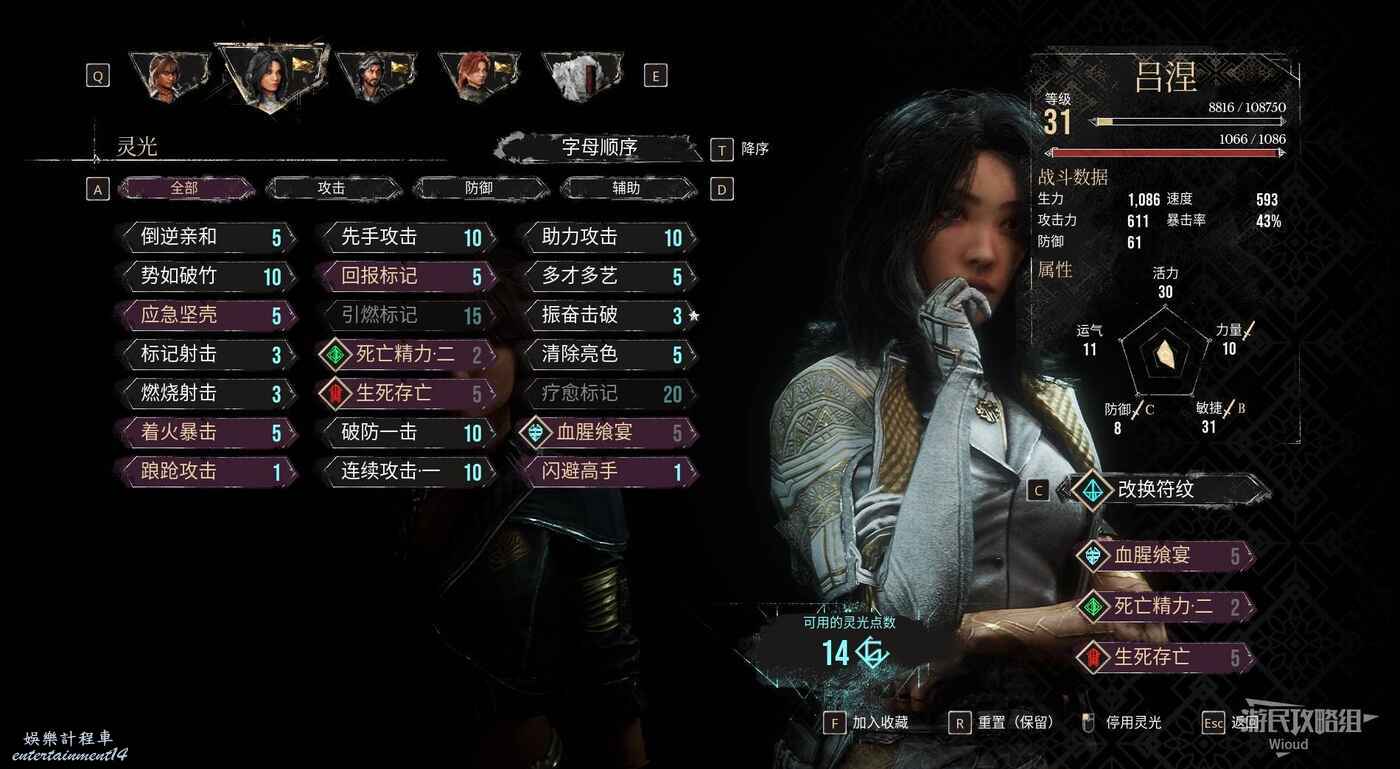The width and height of the screenshot is (1400, 769).
Task: Choose the 倒逆亲和 skill entry
Action: point(208,237)
